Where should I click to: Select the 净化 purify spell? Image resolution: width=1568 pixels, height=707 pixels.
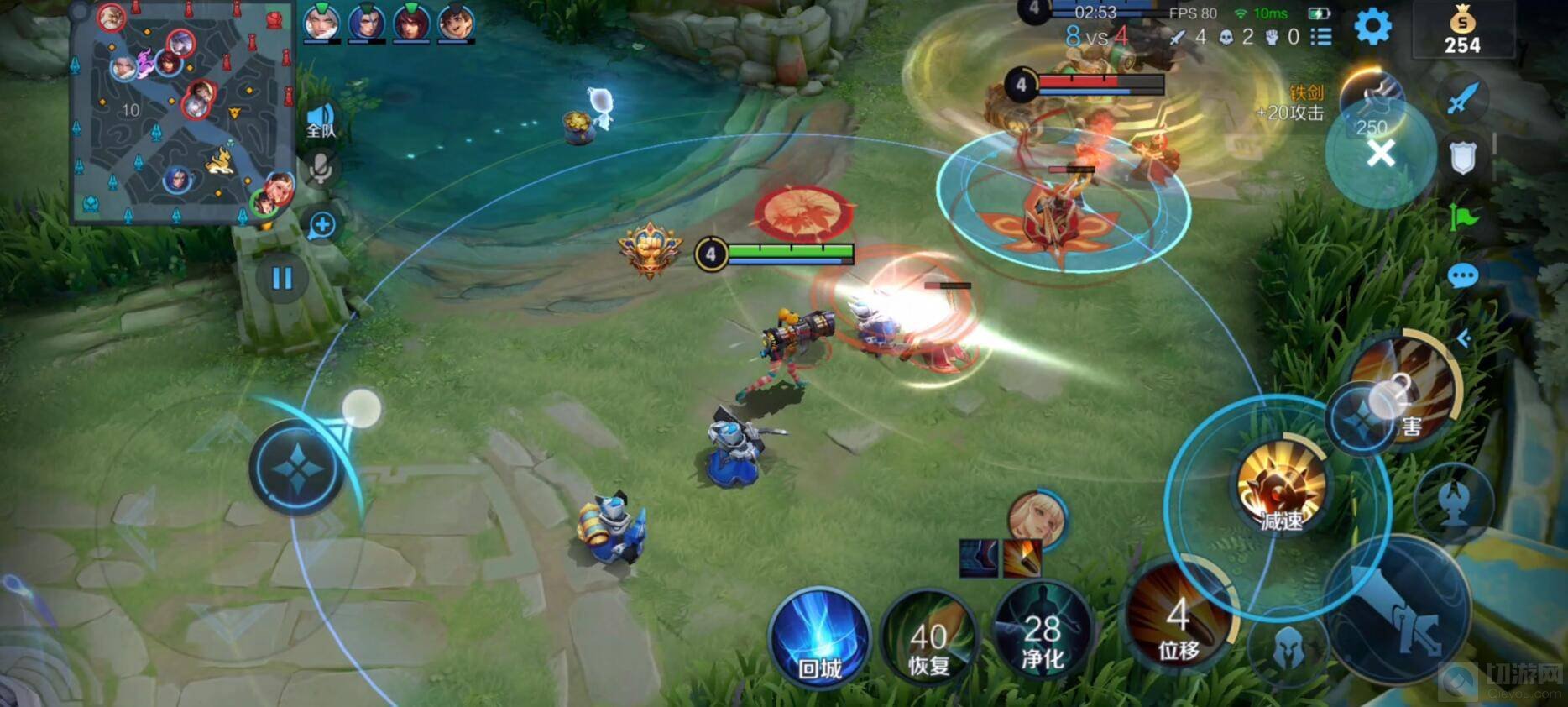(1042, 640)
